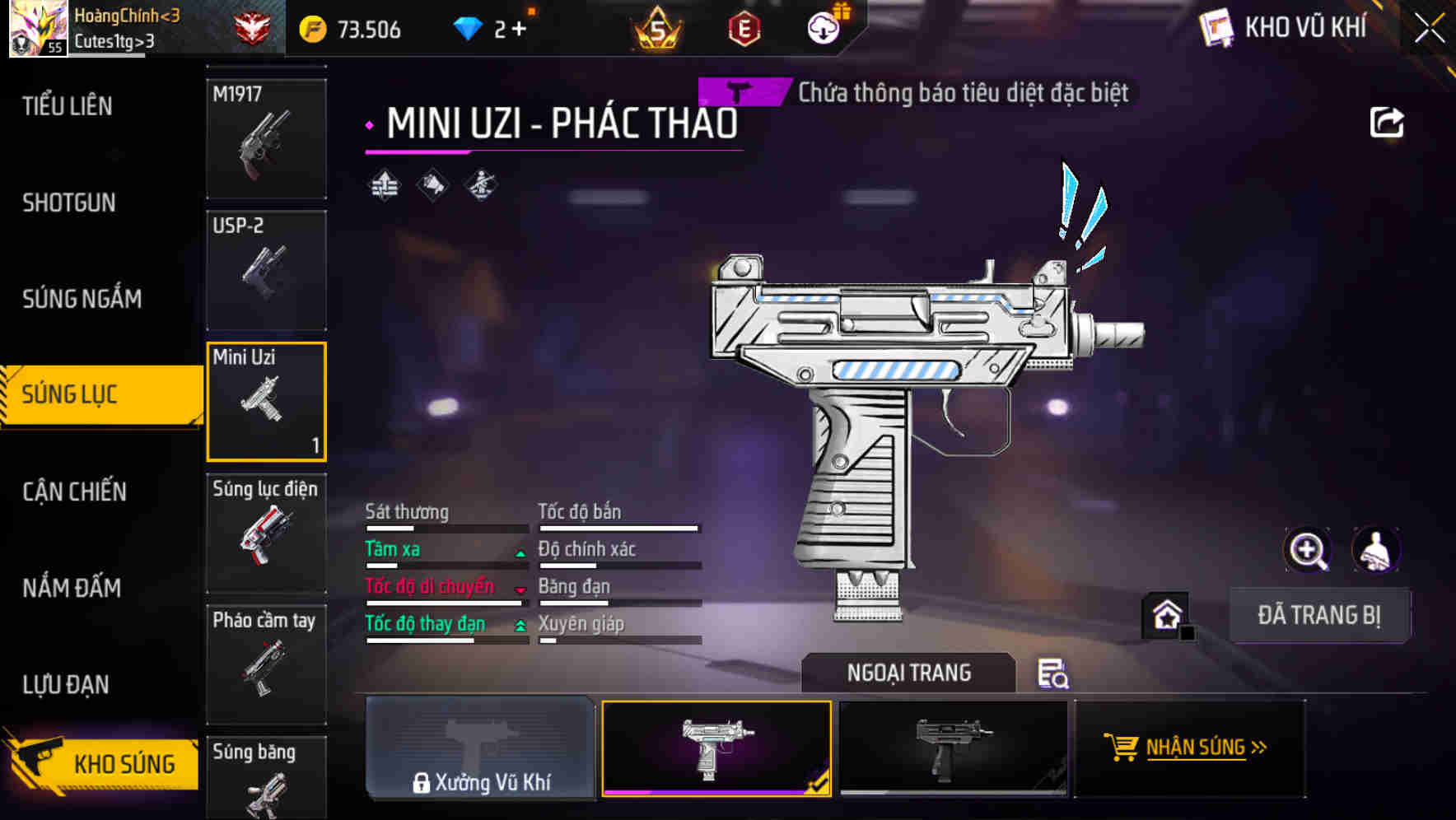The height and width of the screenshot is (820, 1456).
Task: Expand the Súng Lục weapon category
Action: 91,394
